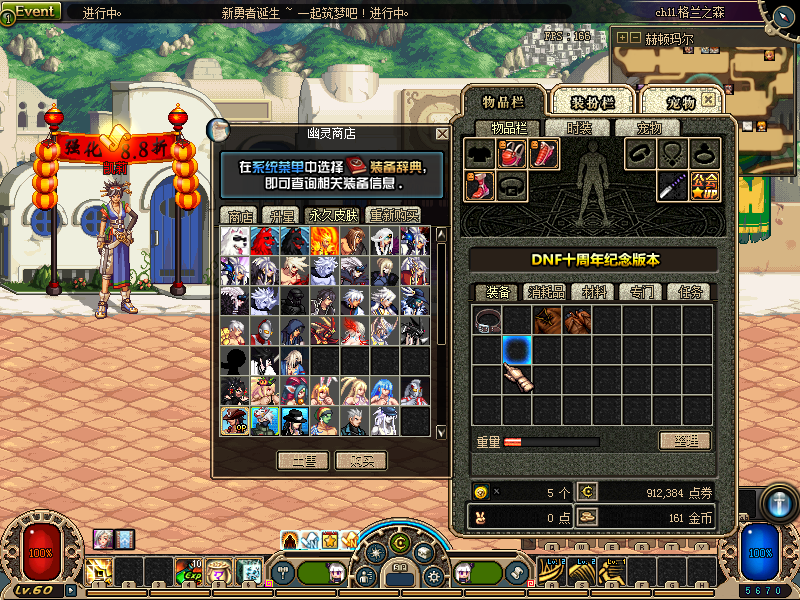Viewport: 800px width, 600px height.
Task: Switch to the 消耗品 consumables tab
Action: click(x=546, y=292)
